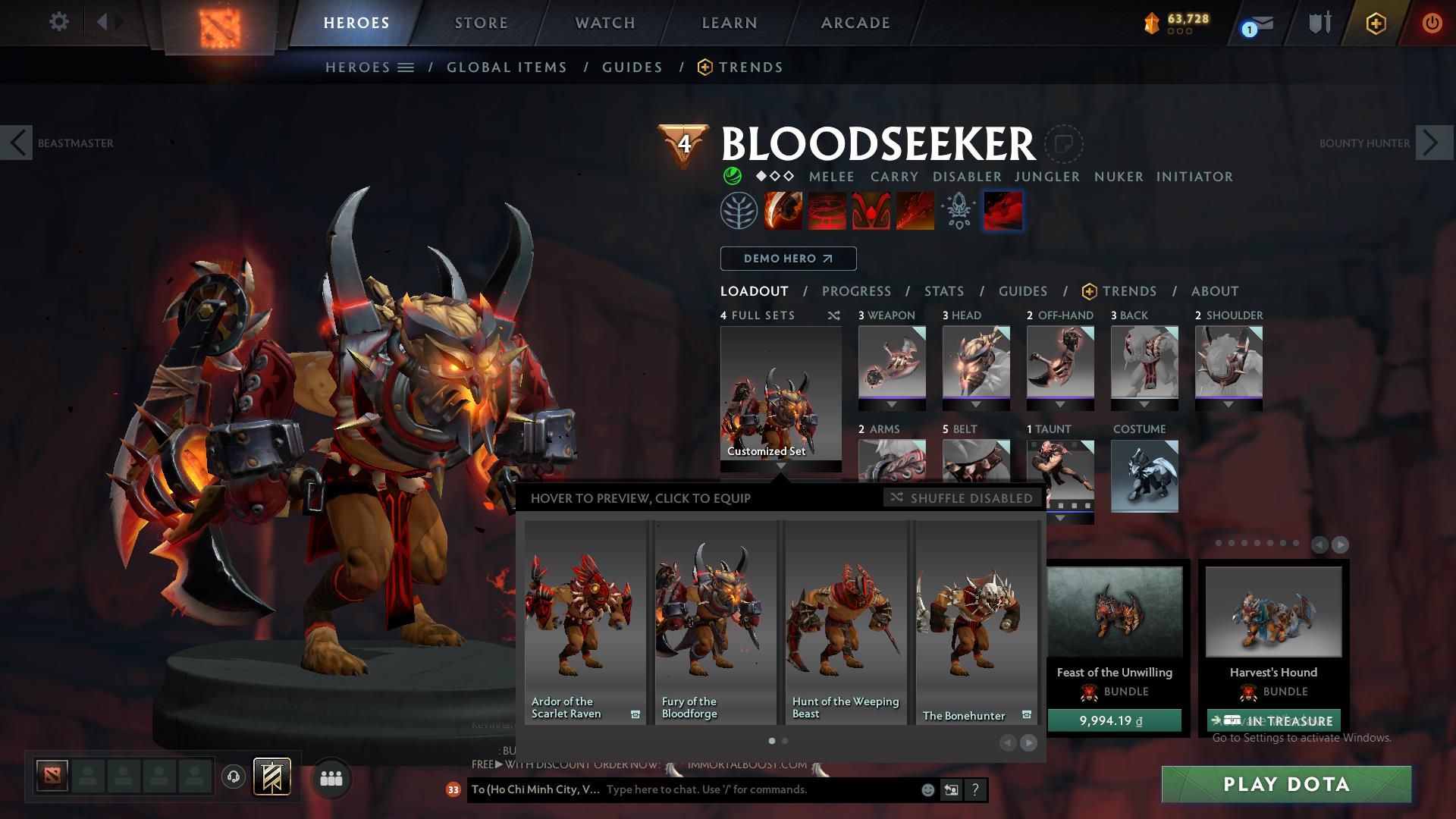Select the second loadout page dot
The height and width of the screenshot is (819, 1456).
[785, 741]
